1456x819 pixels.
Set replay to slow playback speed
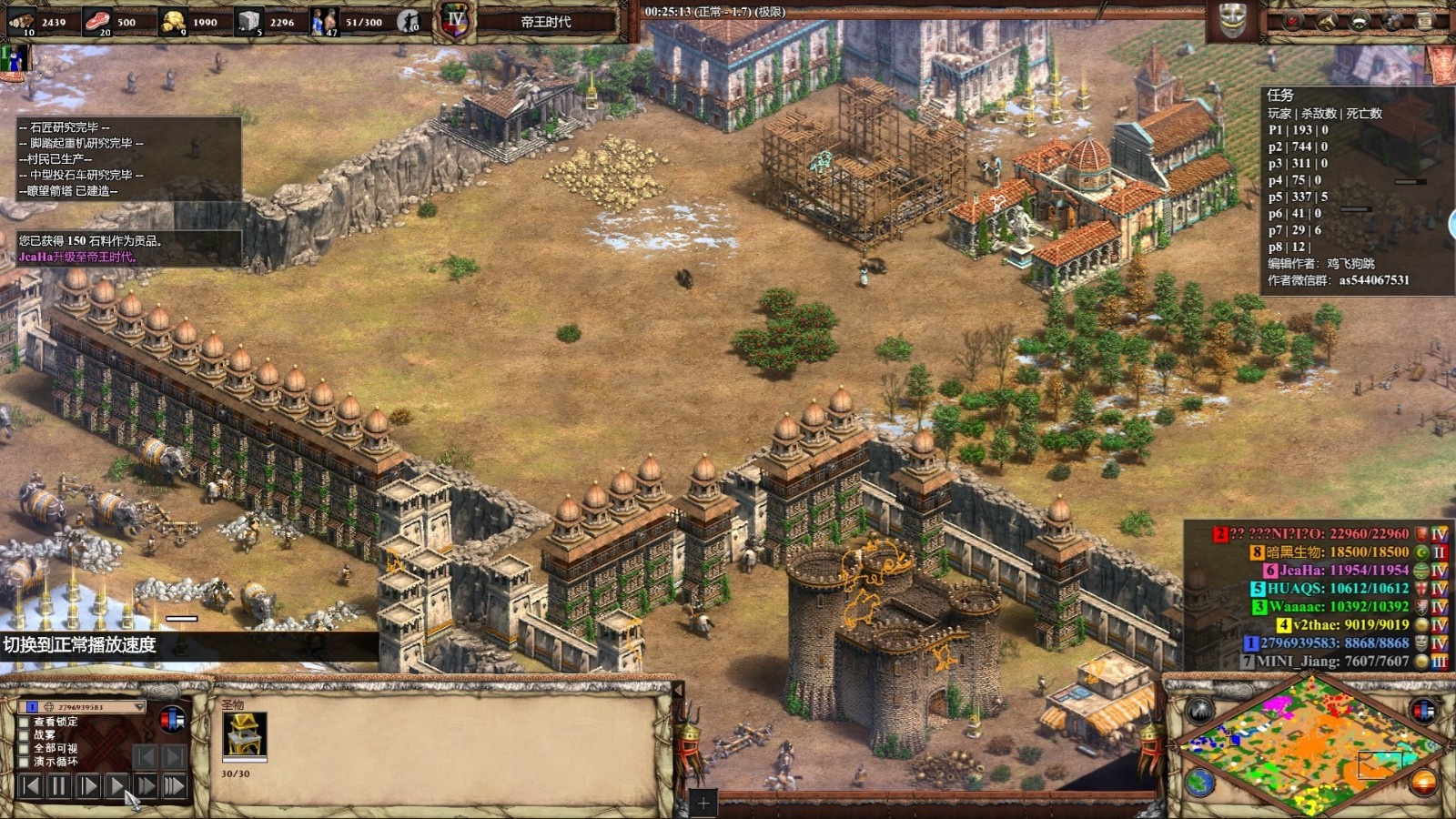pos(88,785)
